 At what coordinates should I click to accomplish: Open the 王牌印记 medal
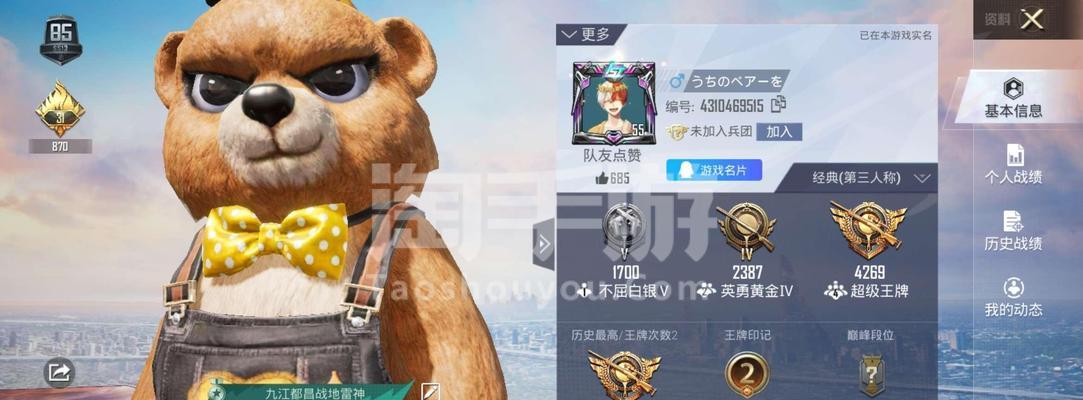click(x=747, y=374)
